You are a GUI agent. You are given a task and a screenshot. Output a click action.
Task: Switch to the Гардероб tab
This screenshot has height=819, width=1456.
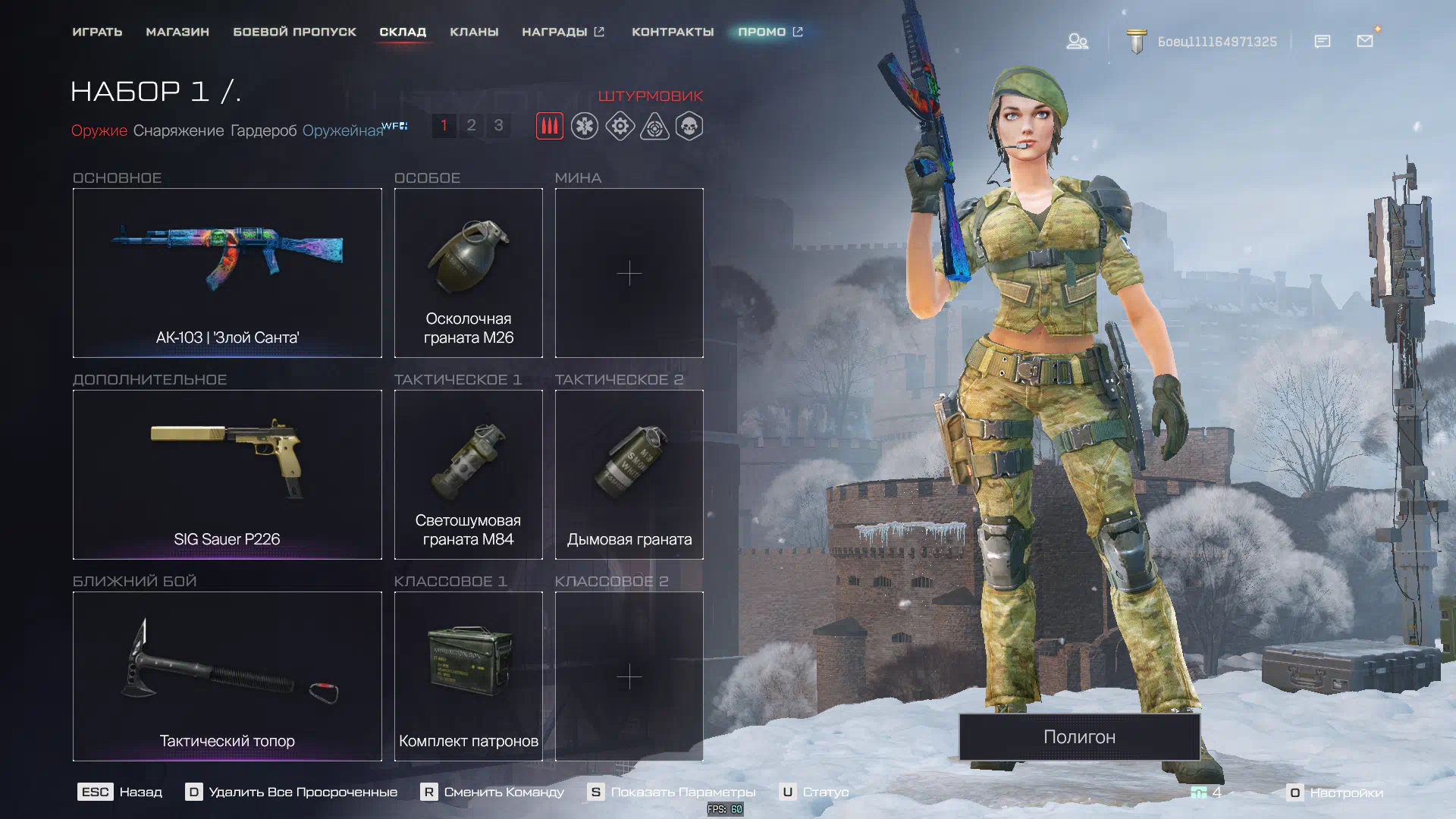tap(263, 130)
